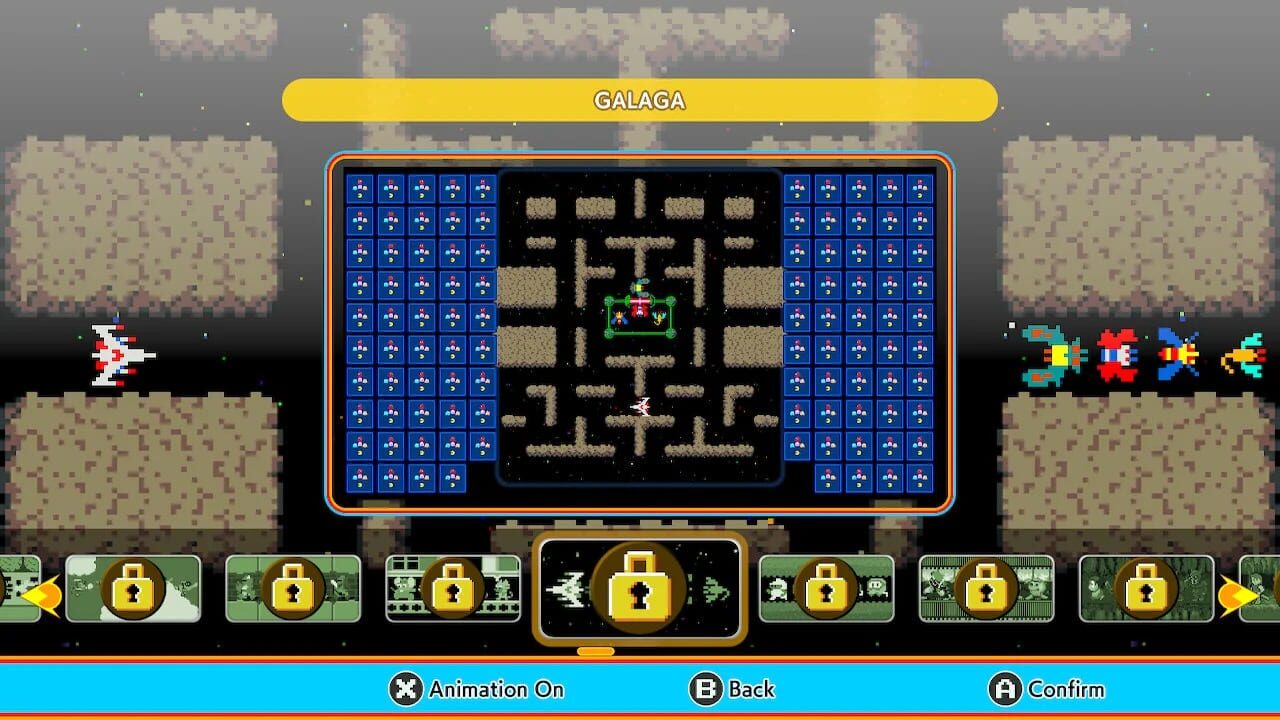Viewport: 1280px width, 720px height.
Task: Click the Galaga maze preview screen
Action: [640, 330]
